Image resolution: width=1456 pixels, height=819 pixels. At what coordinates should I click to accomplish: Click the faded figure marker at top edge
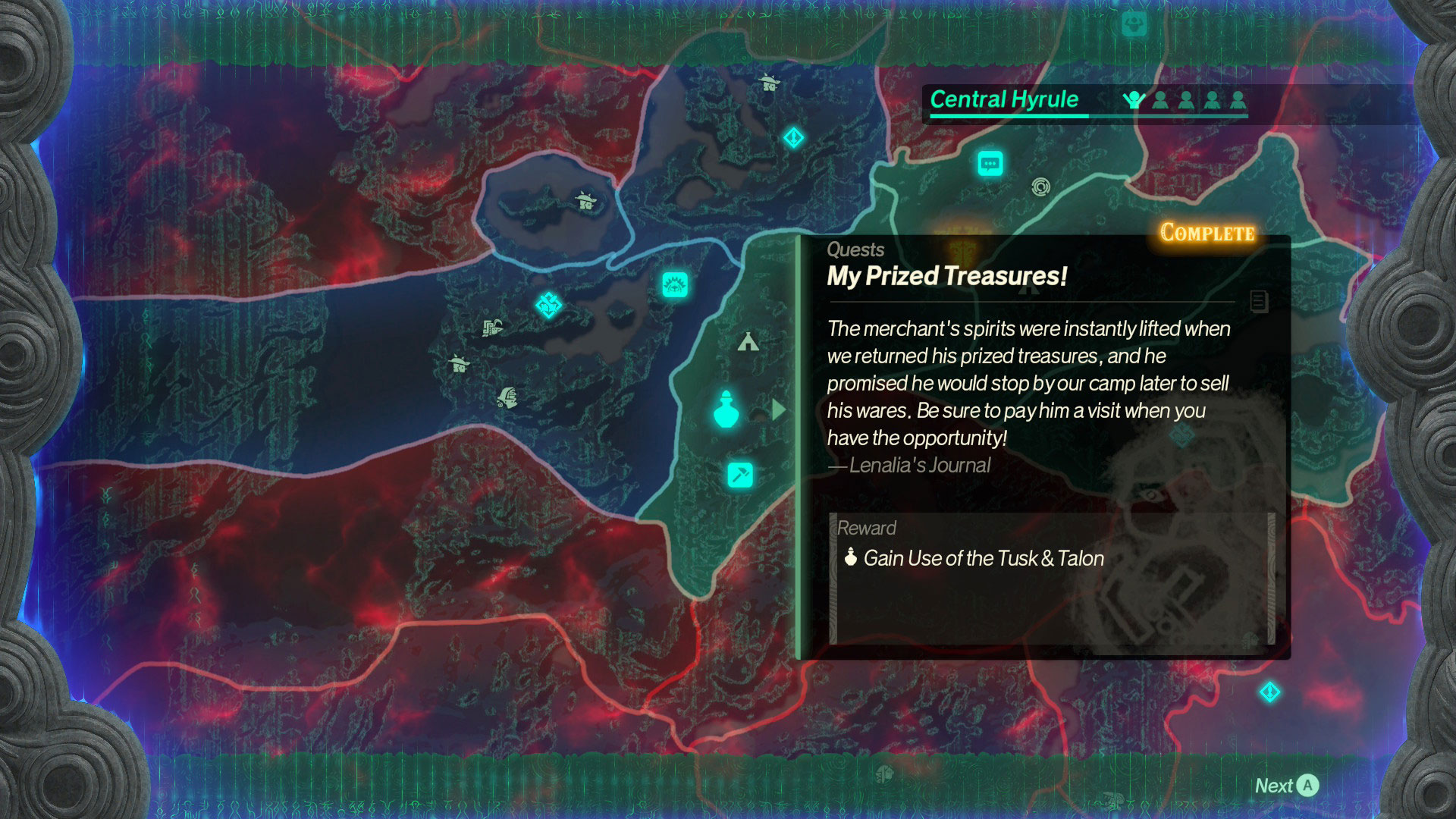[x=1134, y=25]
